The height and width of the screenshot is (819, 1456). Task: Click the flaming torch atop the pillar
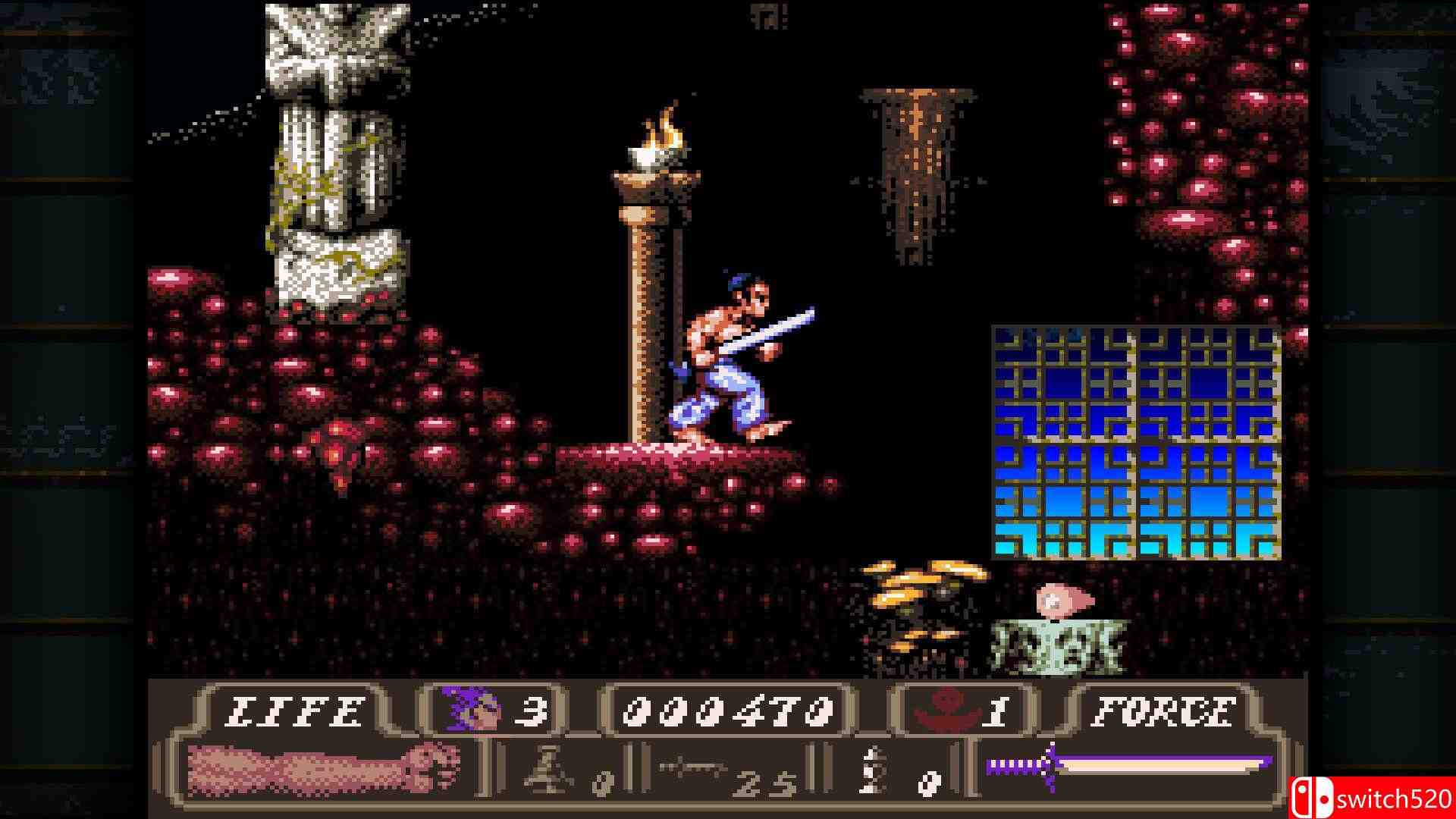pyautogui.click(x=657, y=136)
